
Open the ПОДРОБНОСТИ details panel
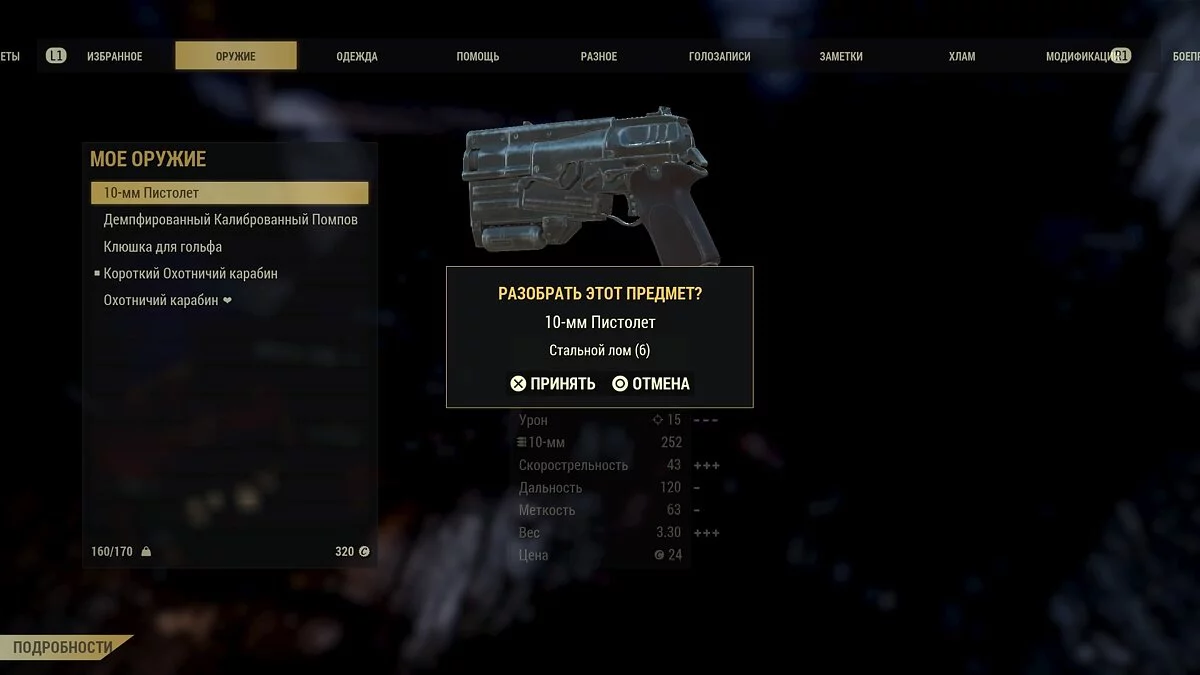click(x=62, y=648)
